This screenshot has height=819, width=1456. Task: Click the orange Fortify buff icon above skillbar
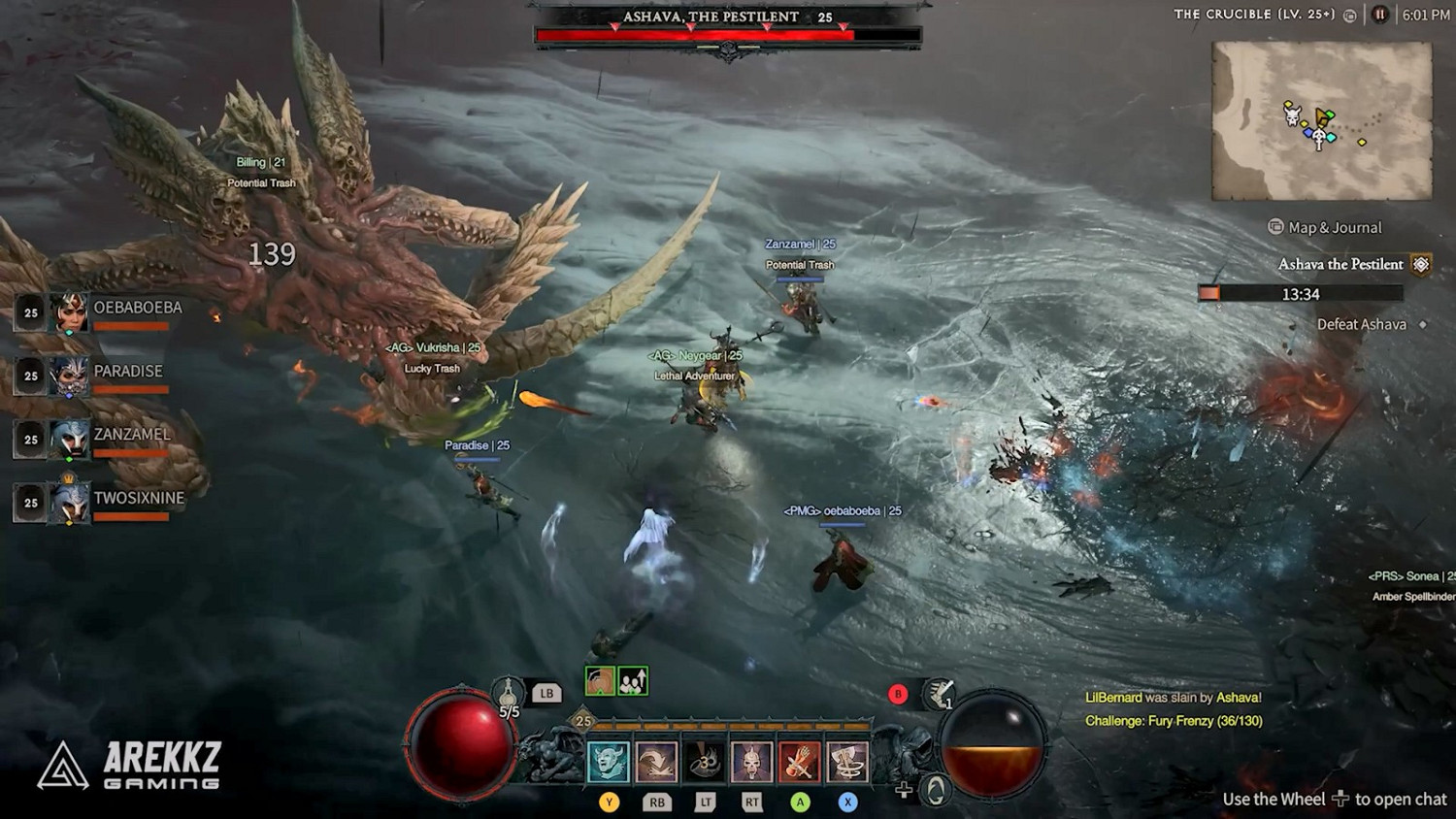click(599, 681)
